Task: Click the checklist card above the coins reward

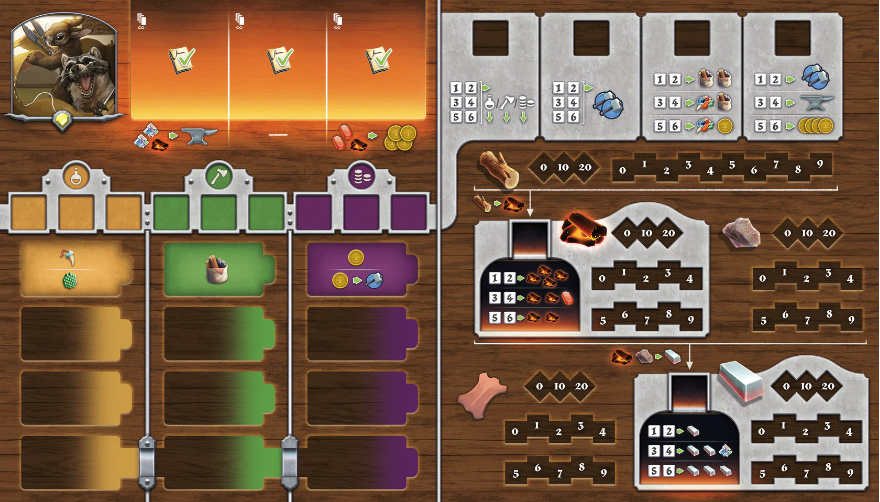Action: click(377, 62)
